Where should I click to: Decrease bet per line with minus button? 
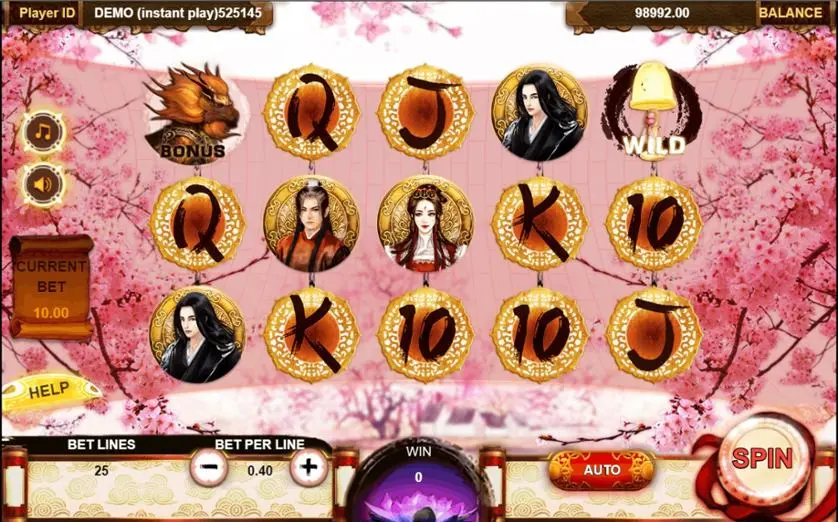pyautogui.click(x=209, y=466)
